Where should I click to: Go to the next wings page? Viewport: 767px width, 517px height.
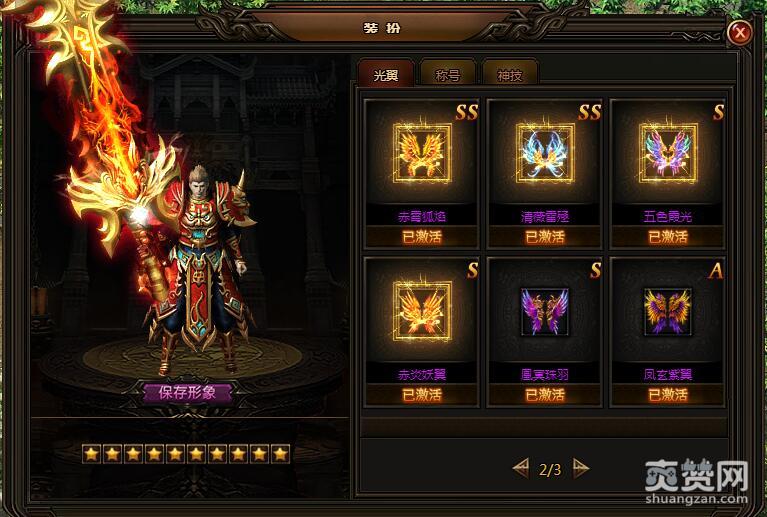pos(581,467)
